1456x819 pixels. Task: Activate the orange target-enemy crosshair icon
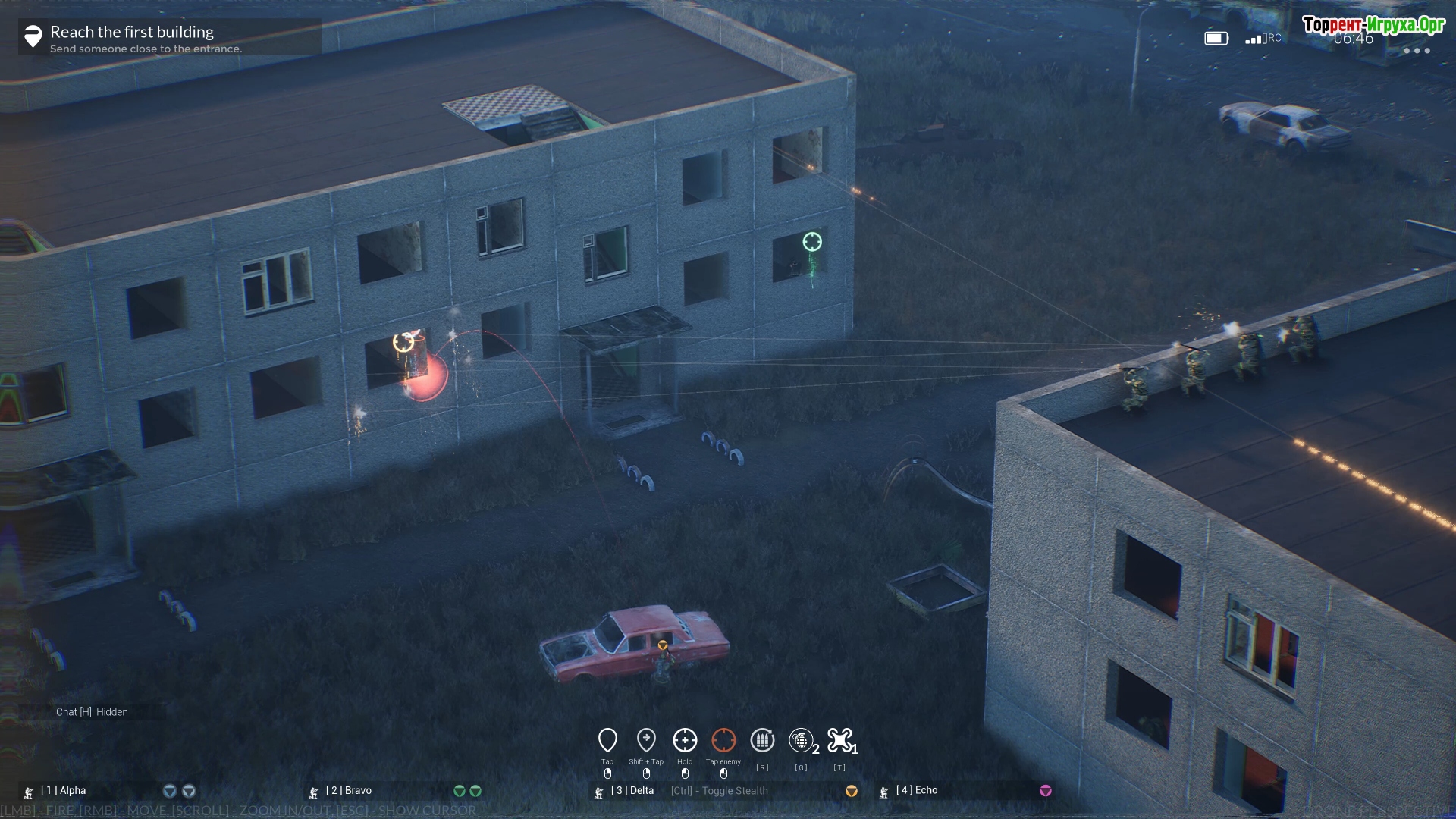723,740
